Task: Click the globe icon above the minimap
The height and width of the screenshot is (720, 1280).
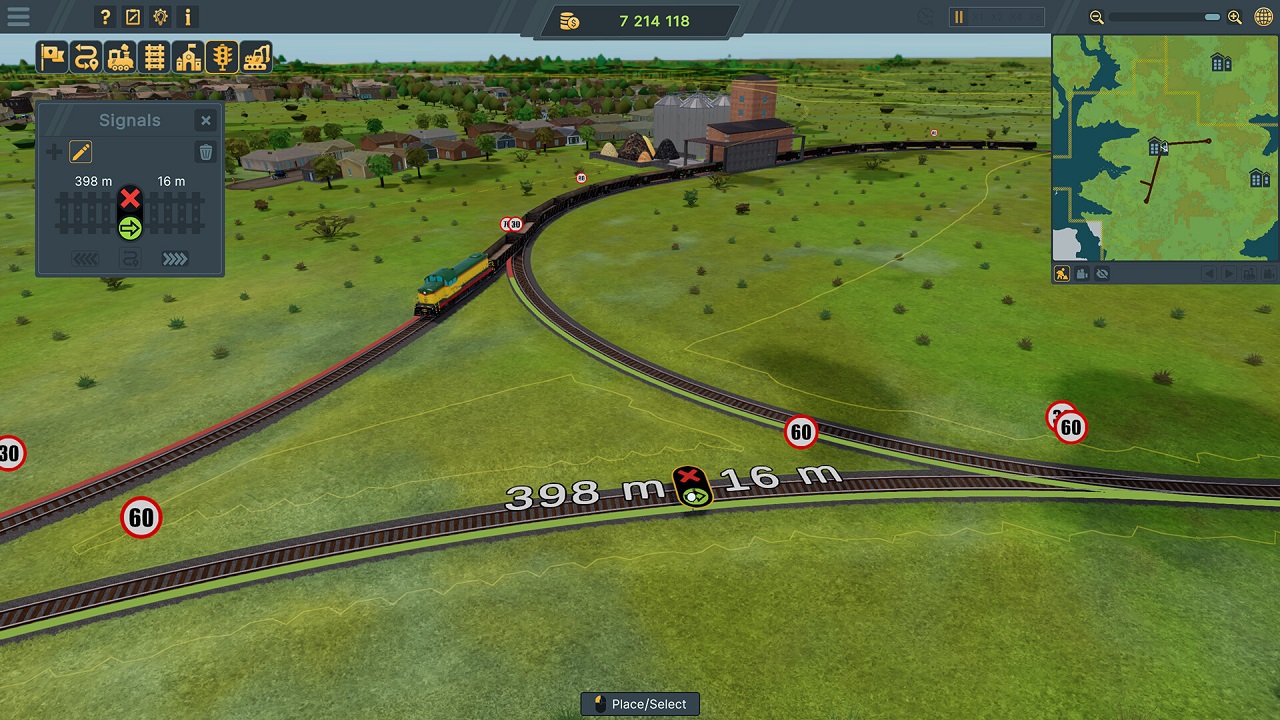Action: [1262, 17]
